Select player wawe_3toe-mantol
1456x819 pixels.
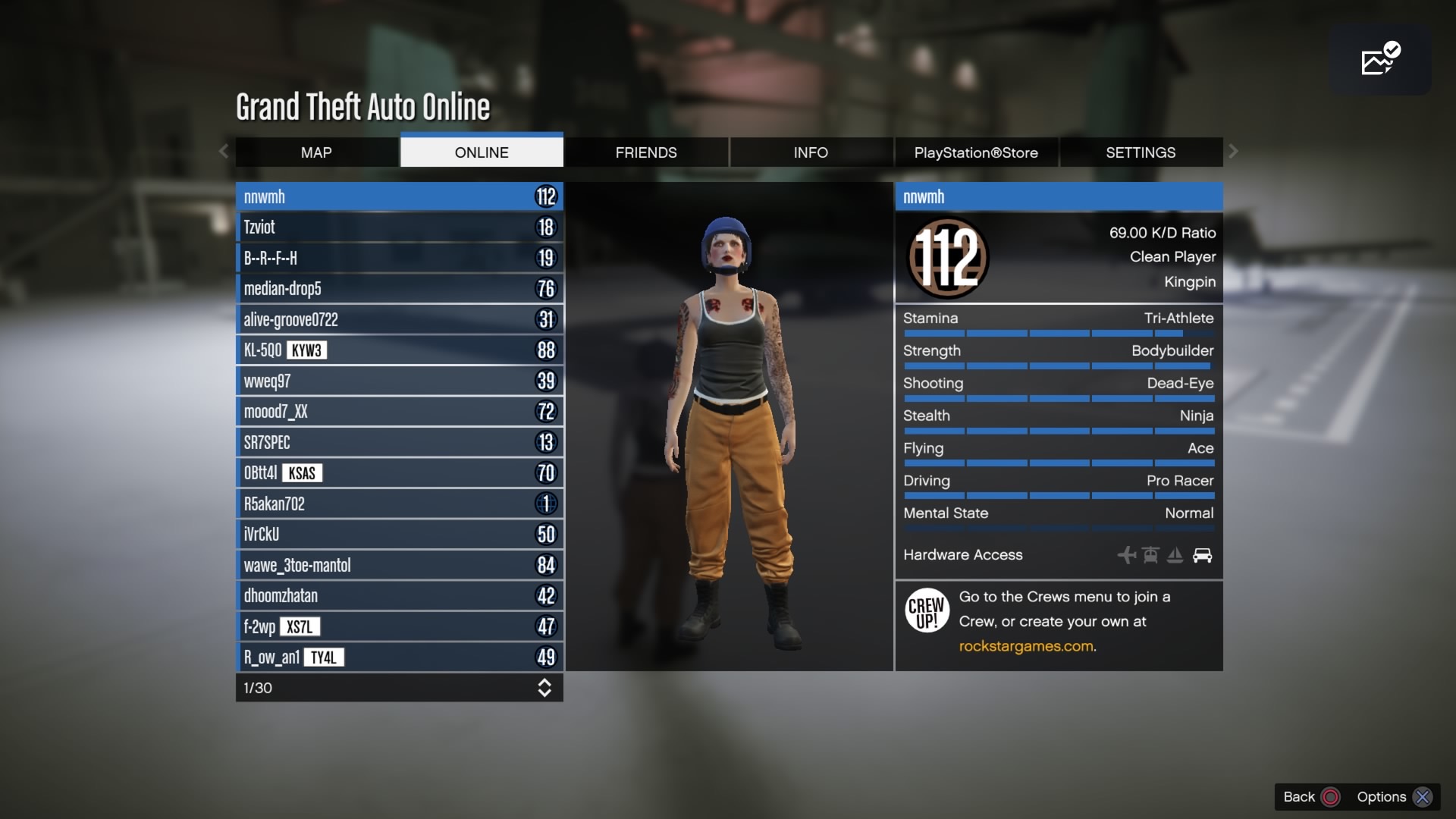point(399,565)
